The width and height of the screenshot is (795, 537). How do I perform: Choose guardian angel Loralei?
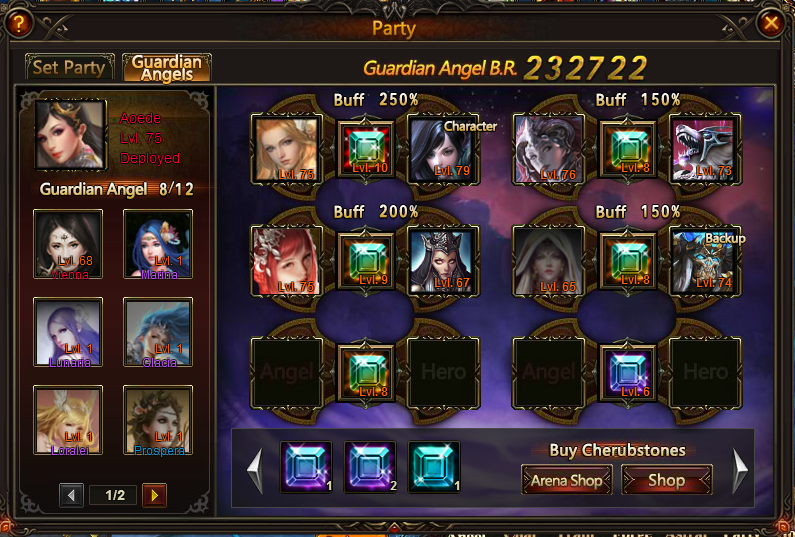pyautogui.click(x=68, y=419)
